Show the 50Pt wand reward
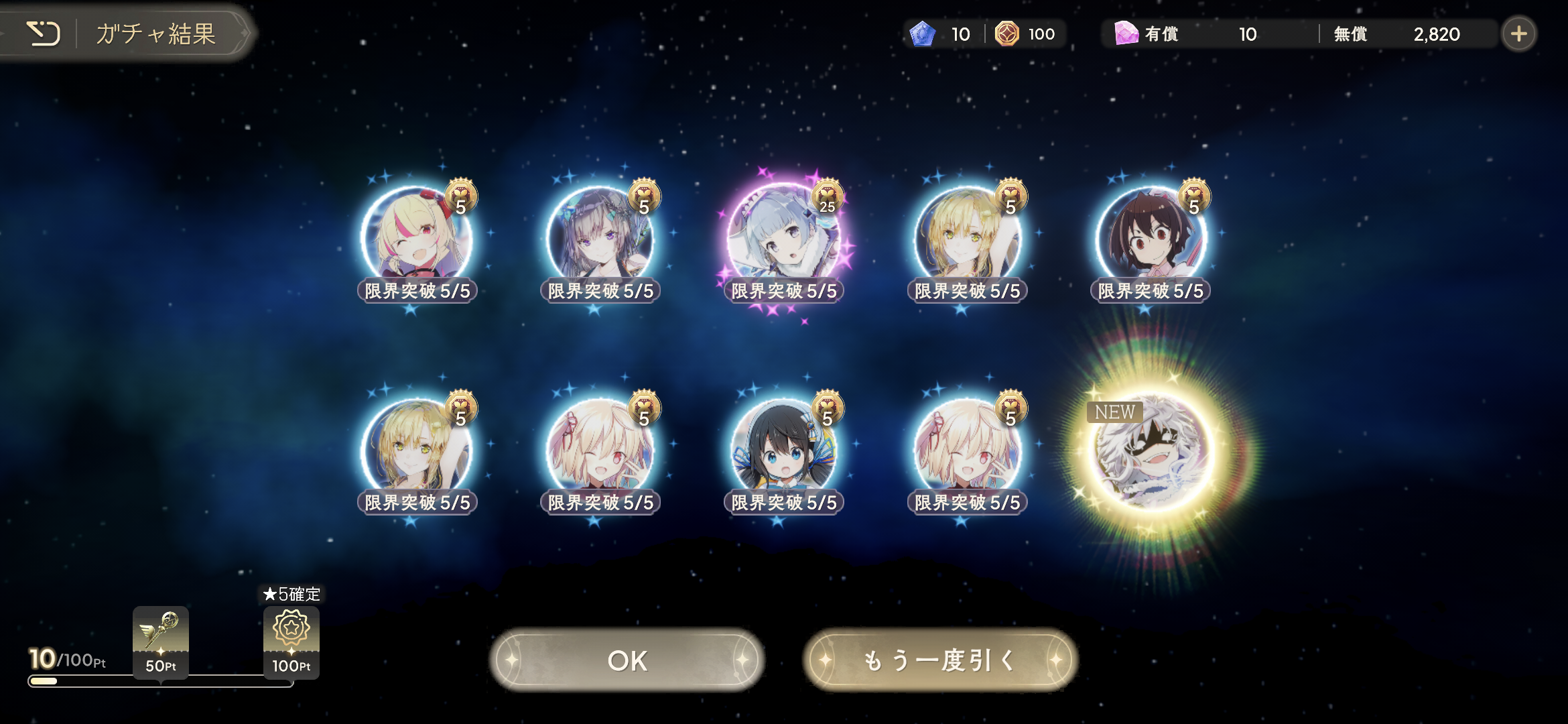 pyautogui.click(x=161, y=641)
